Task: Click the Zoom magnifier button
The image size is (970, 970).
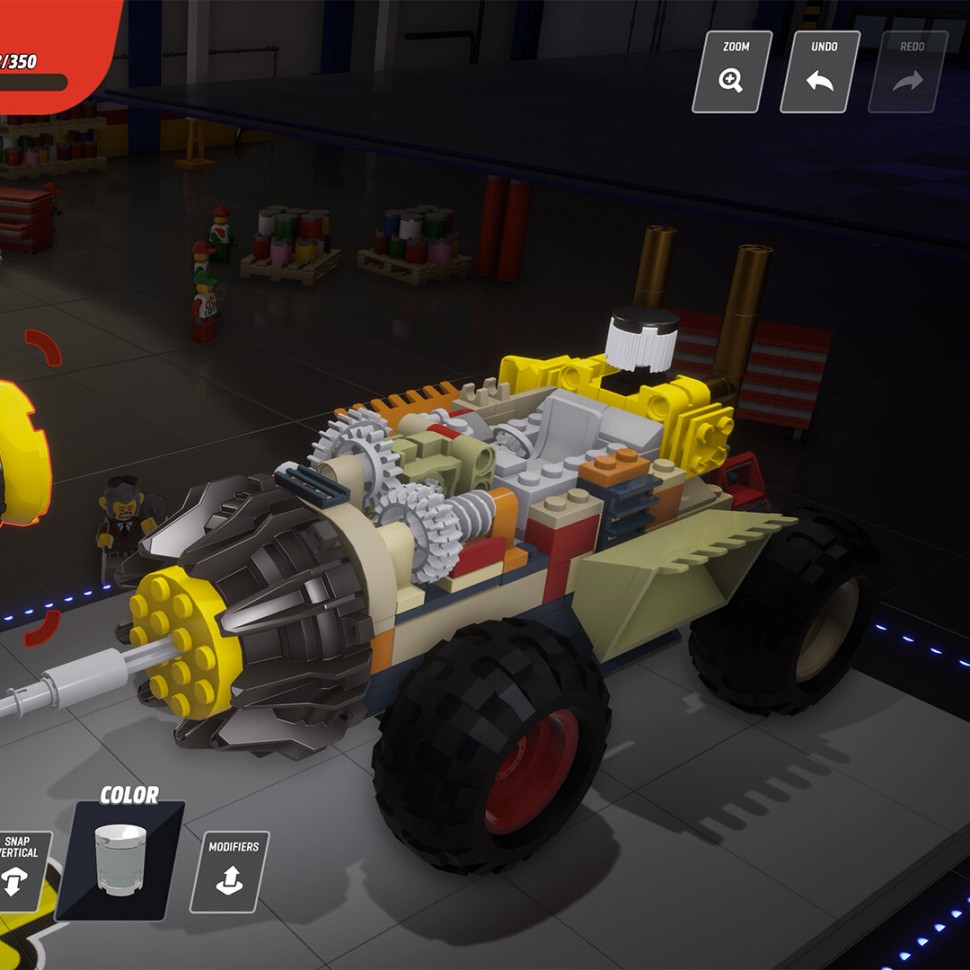Action: tap(732, 71)
